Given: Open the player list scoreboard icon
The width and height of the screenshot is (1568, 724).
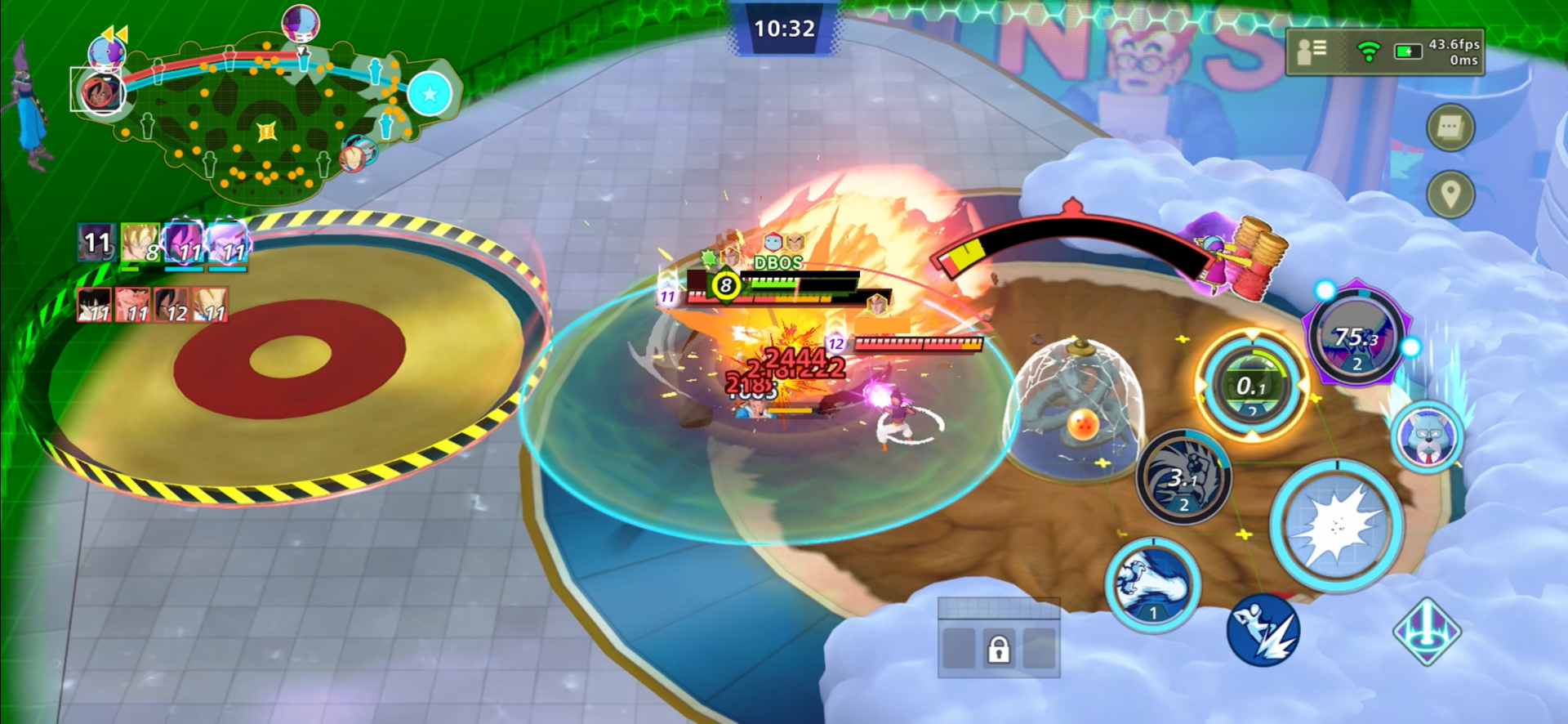Looking at the screenshot, I should pos(1312,51).
